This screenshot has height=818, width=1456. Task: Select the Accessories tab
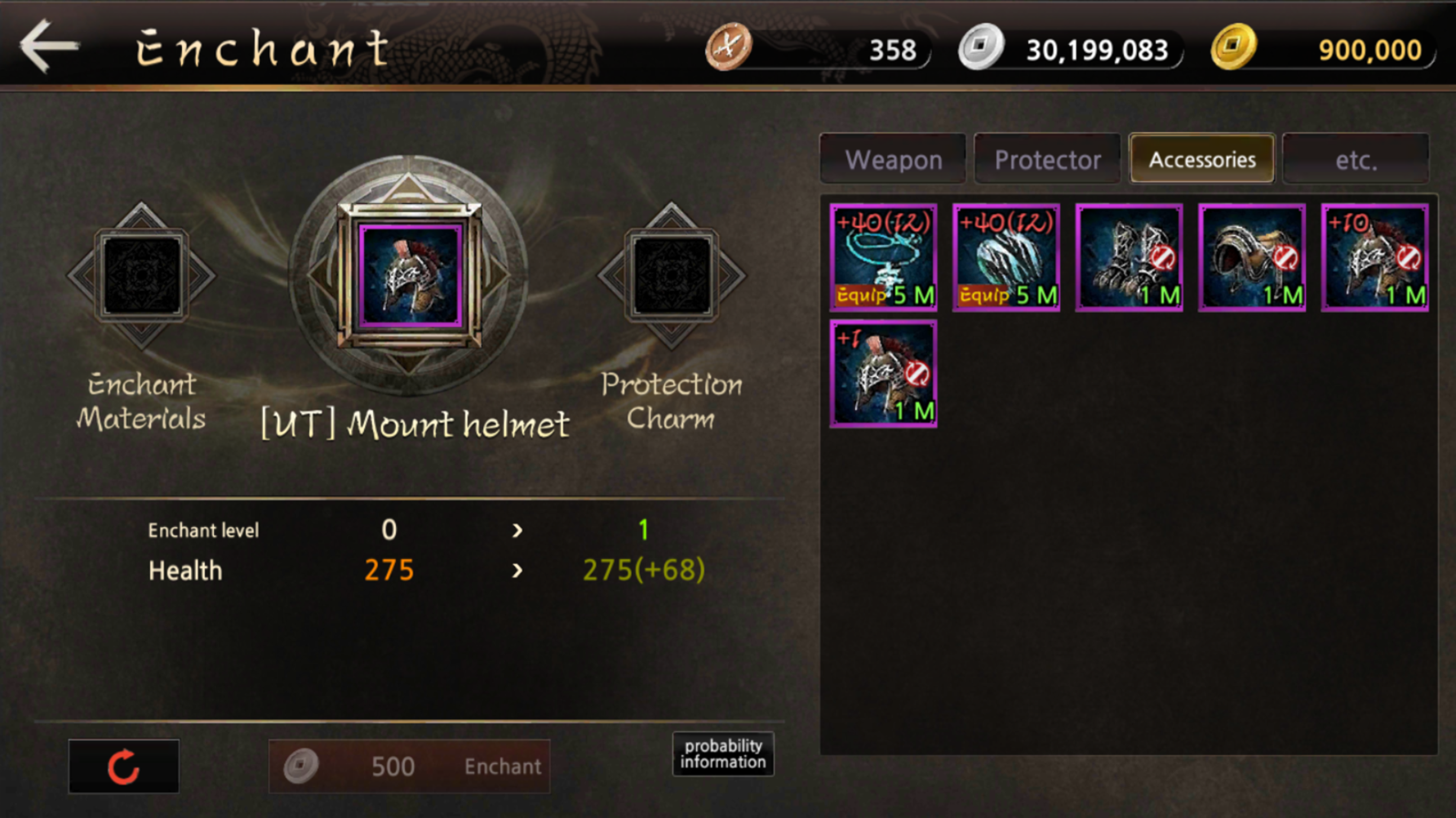tap(1202, 159)
